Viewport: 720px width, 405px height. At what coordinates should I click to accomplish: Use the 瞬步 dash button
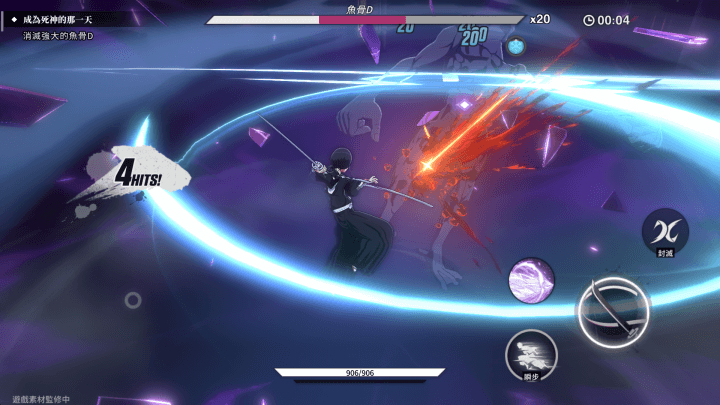tap(531, 353)
